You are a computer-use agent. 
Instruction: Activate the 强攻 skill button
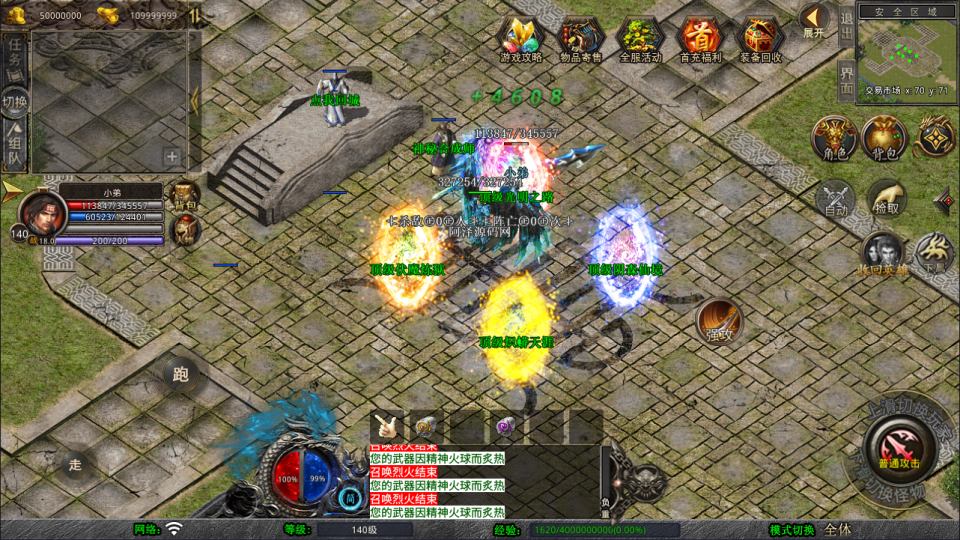click(x=719, y=320)
